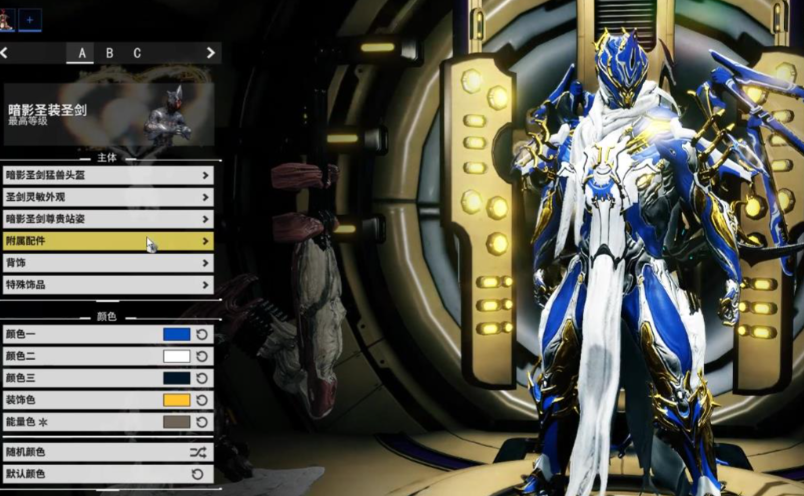Switch to appearance config tab B
This screenshot has width=804, height=496.
[109, 53]
